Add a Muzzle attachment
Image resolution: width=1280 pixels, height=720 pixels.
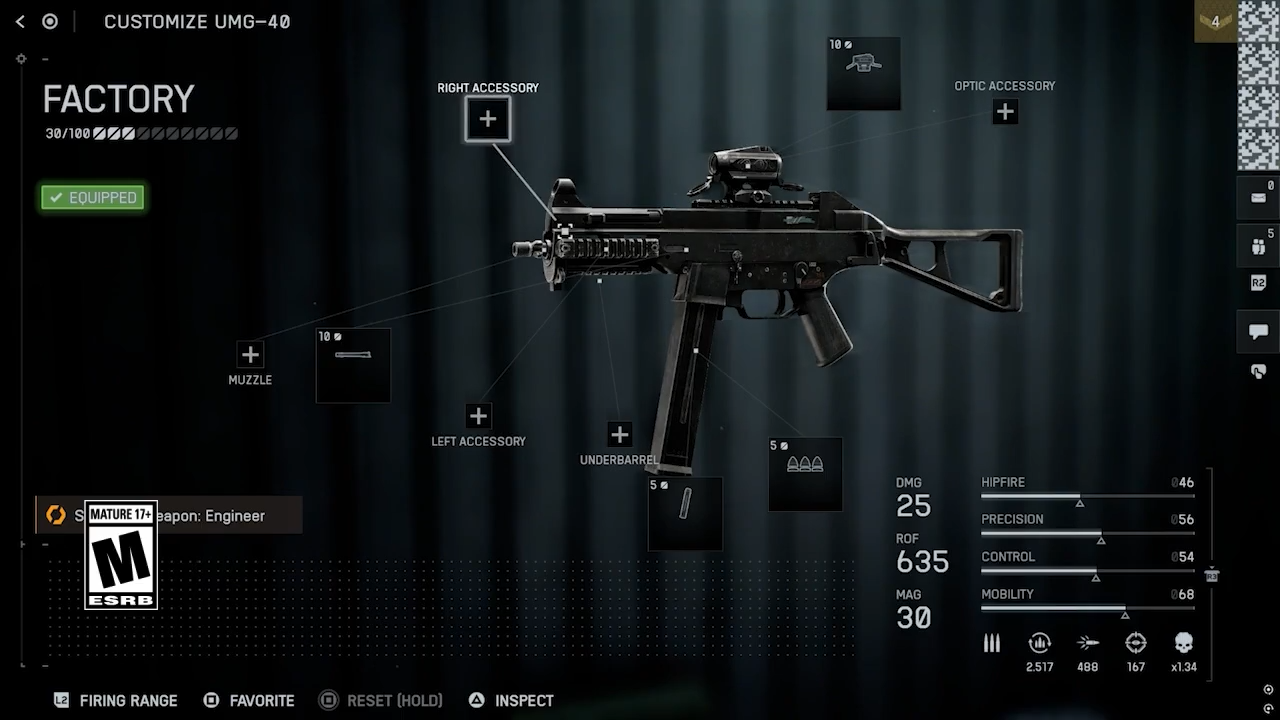[250, 354]
